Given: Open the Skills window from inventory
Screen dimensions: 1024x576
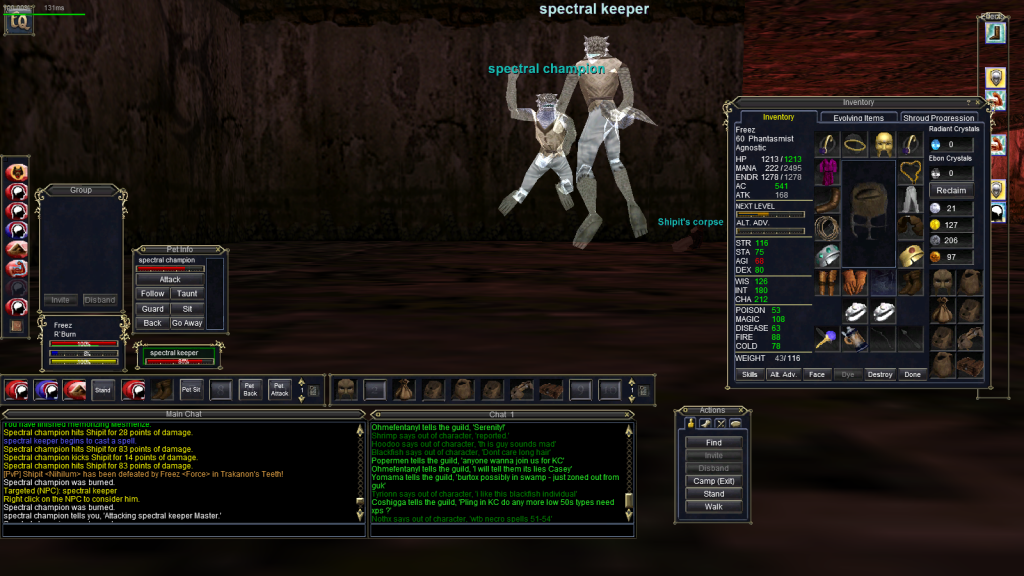Looking at the screenshot, I should (x=749, y=374).
